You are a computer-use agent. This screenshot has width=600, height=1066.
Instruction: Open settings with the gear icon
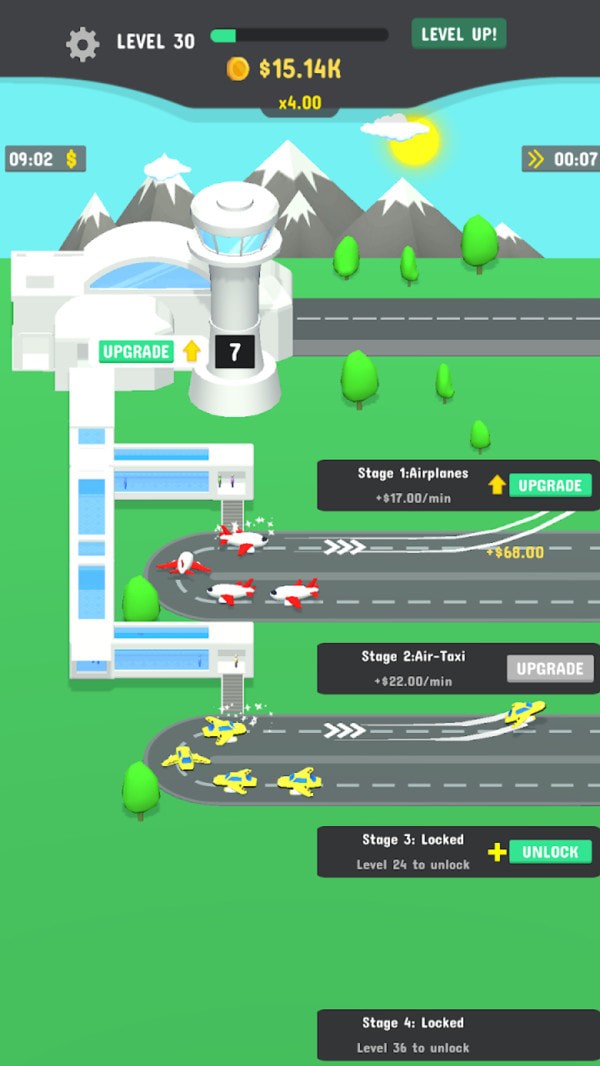click(x=82, y=43)
